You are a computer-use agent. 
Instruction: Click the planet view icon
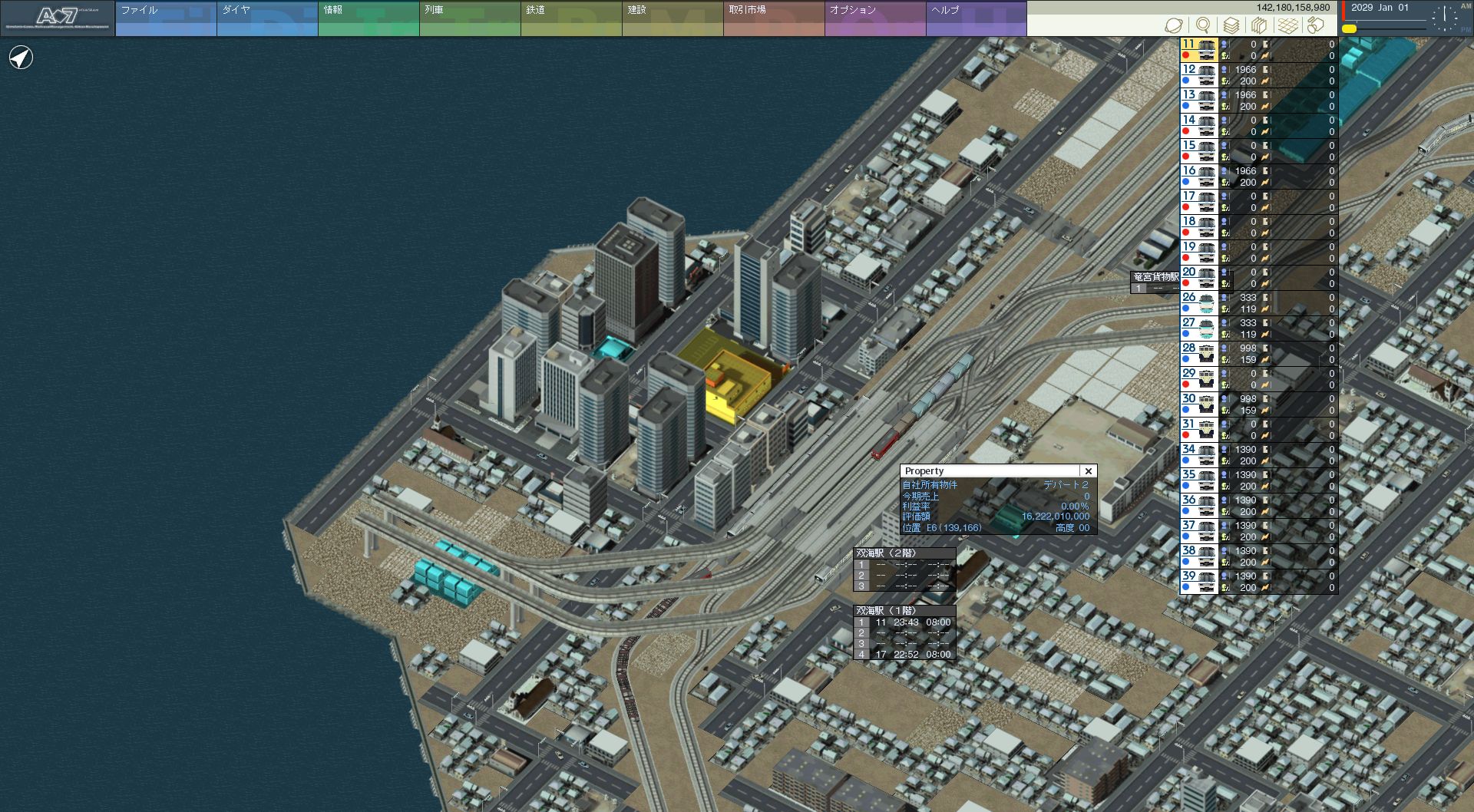(x=1174, y=25)
